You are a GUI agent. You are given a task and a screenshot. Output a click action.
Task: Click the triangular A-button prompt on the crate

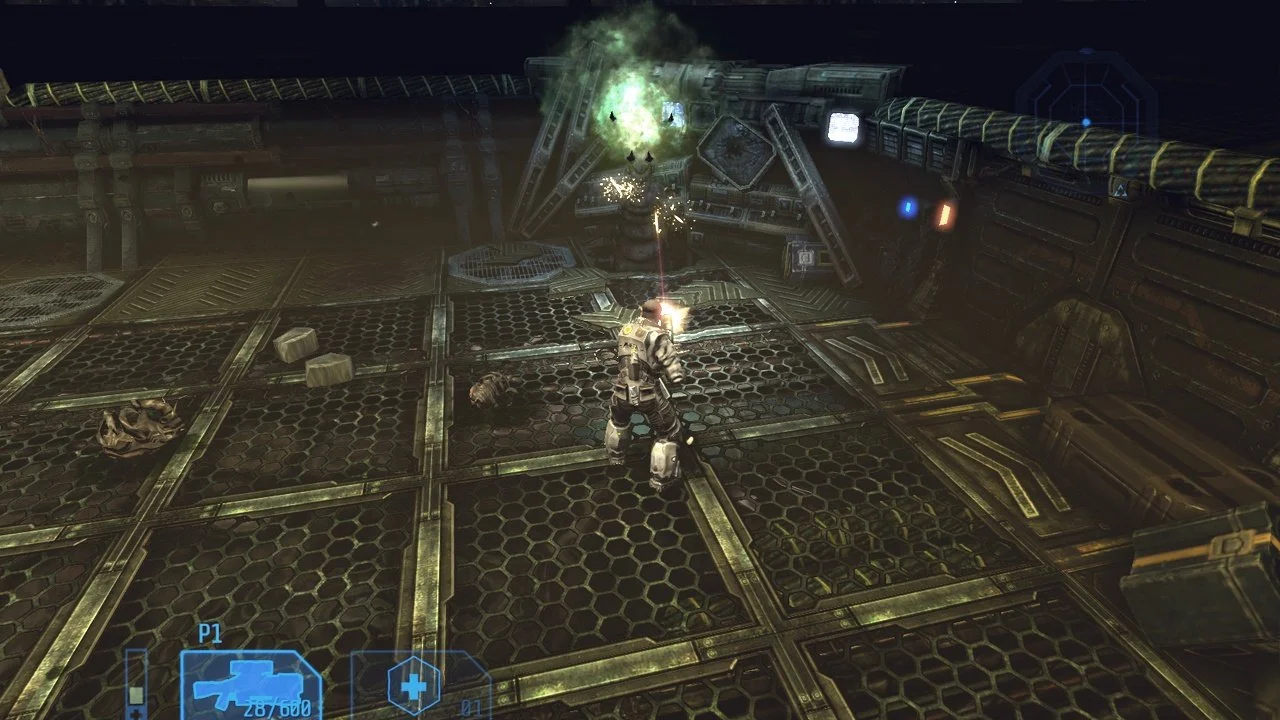point(1120,190)
